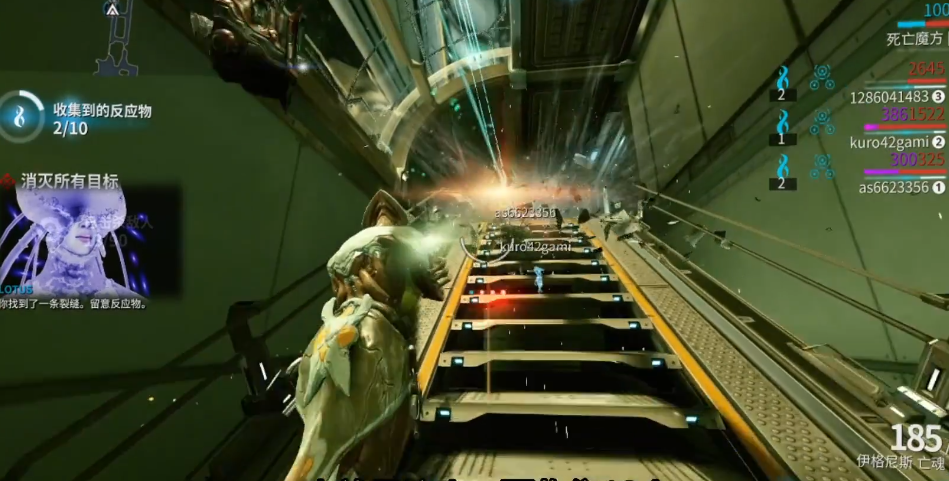Select squad member 1286041483

tap(897, 97)
